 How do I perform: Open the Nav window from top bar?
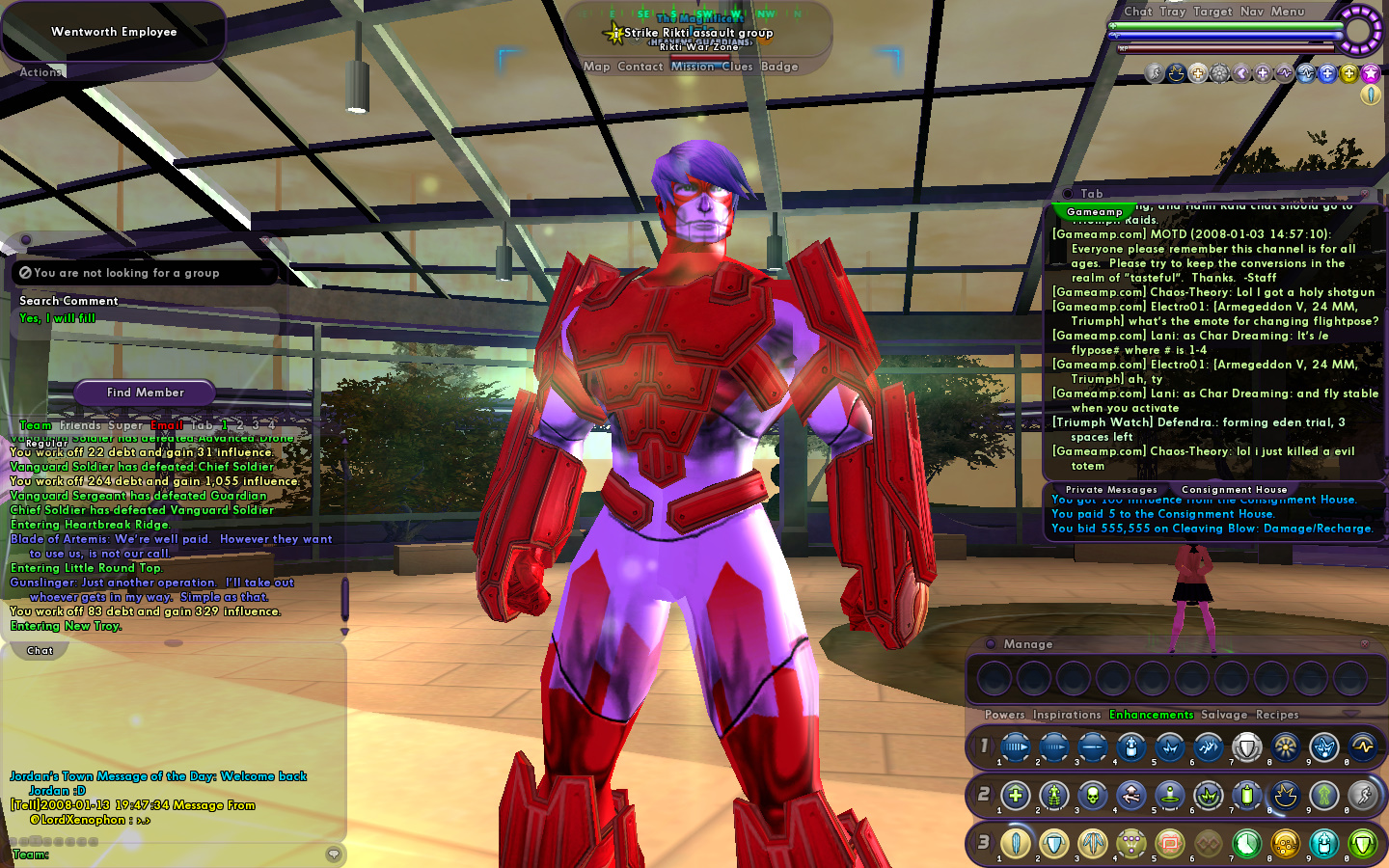(x=1251, y=12)
